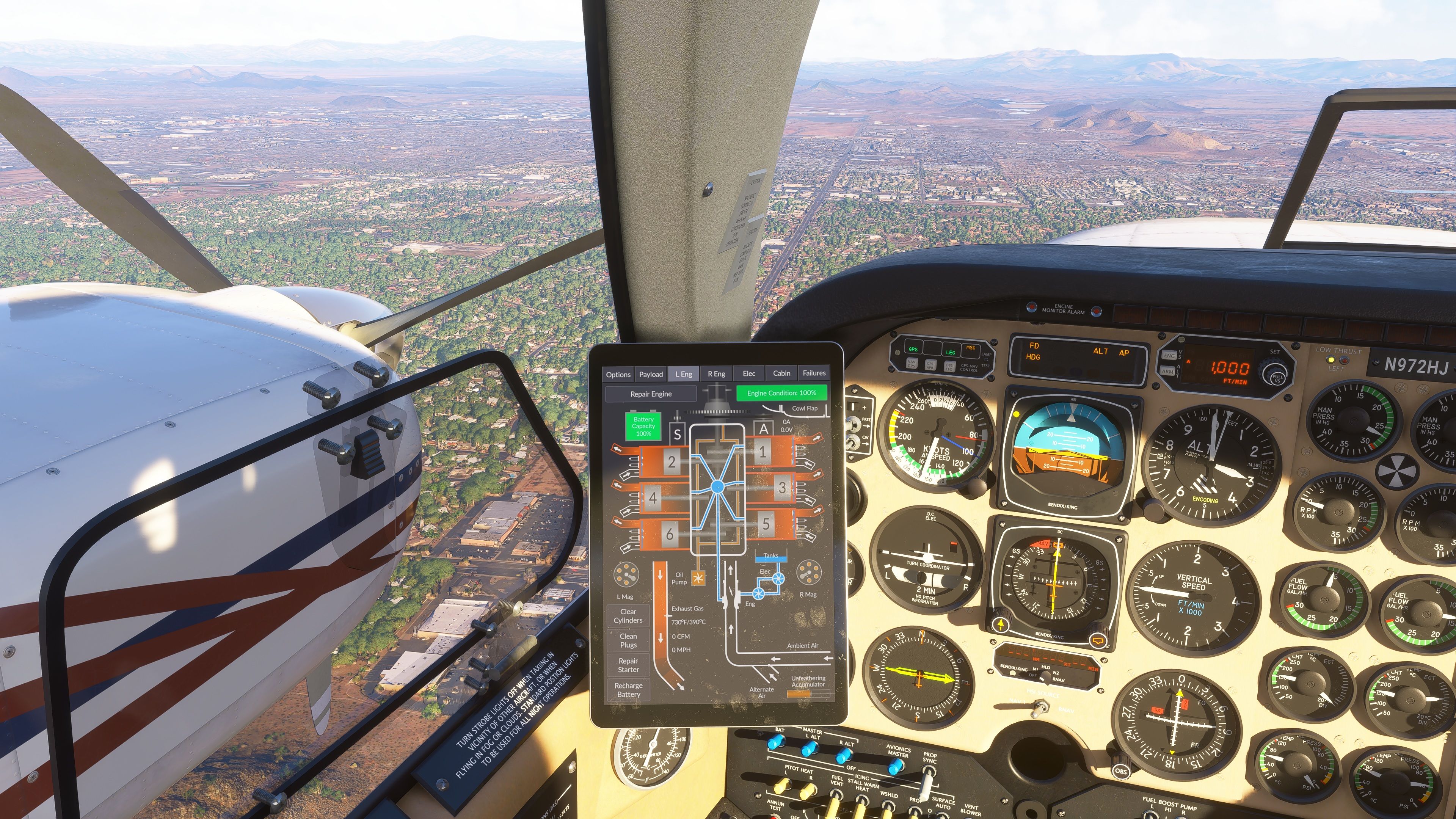The image size is (1456, 819).
Task: Choose Clear Cylinders
Action: [628, 616]
